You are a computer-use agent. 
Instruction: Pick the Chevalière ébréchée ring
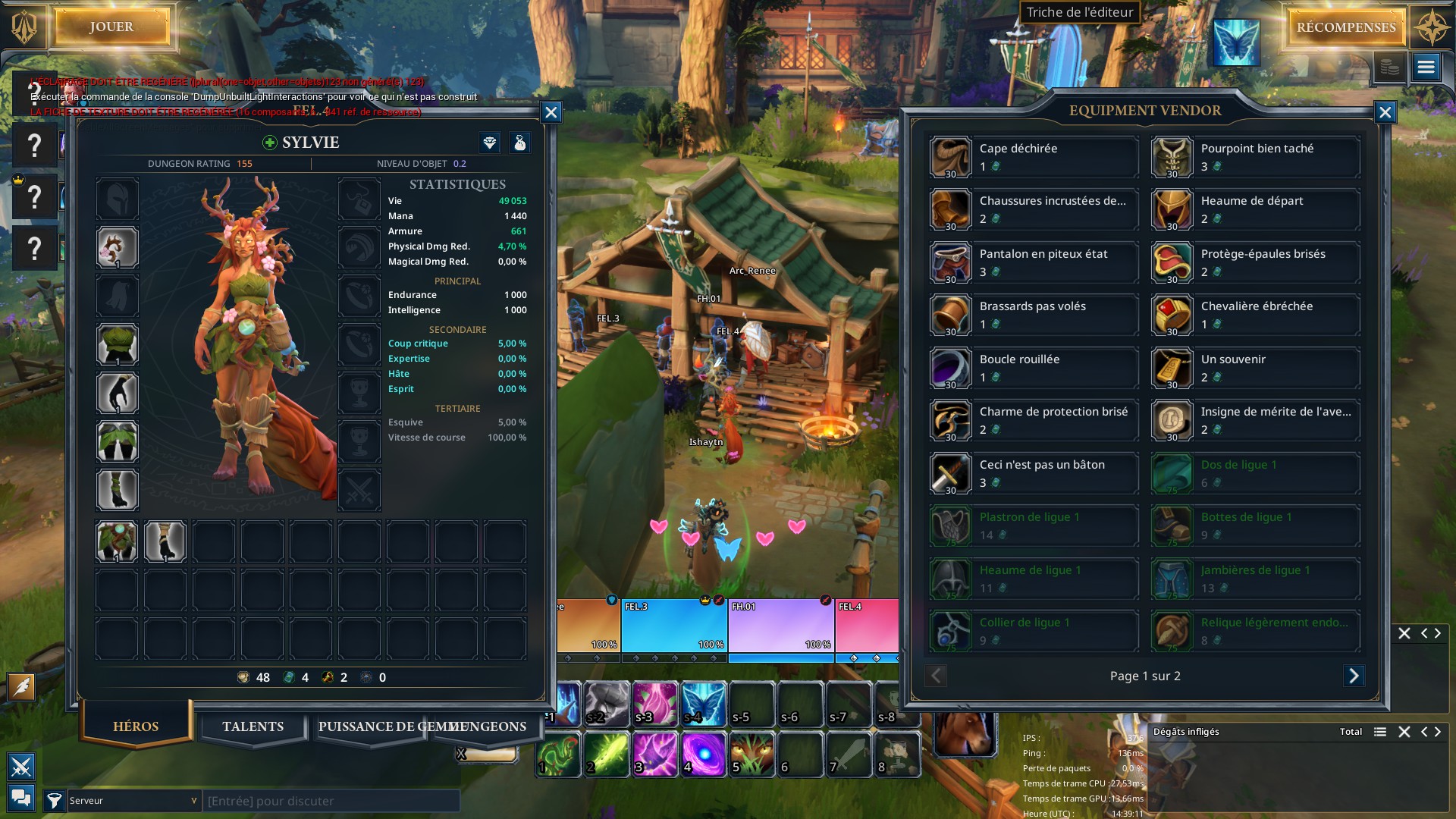pos(1254,315)
